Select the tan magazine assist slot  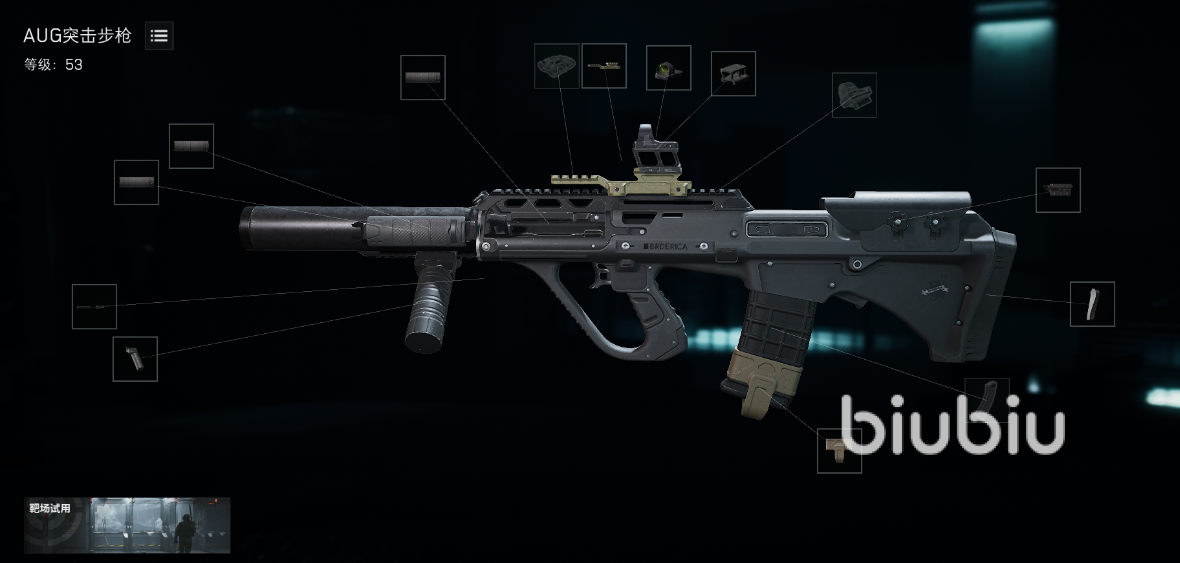coord(839,451)
